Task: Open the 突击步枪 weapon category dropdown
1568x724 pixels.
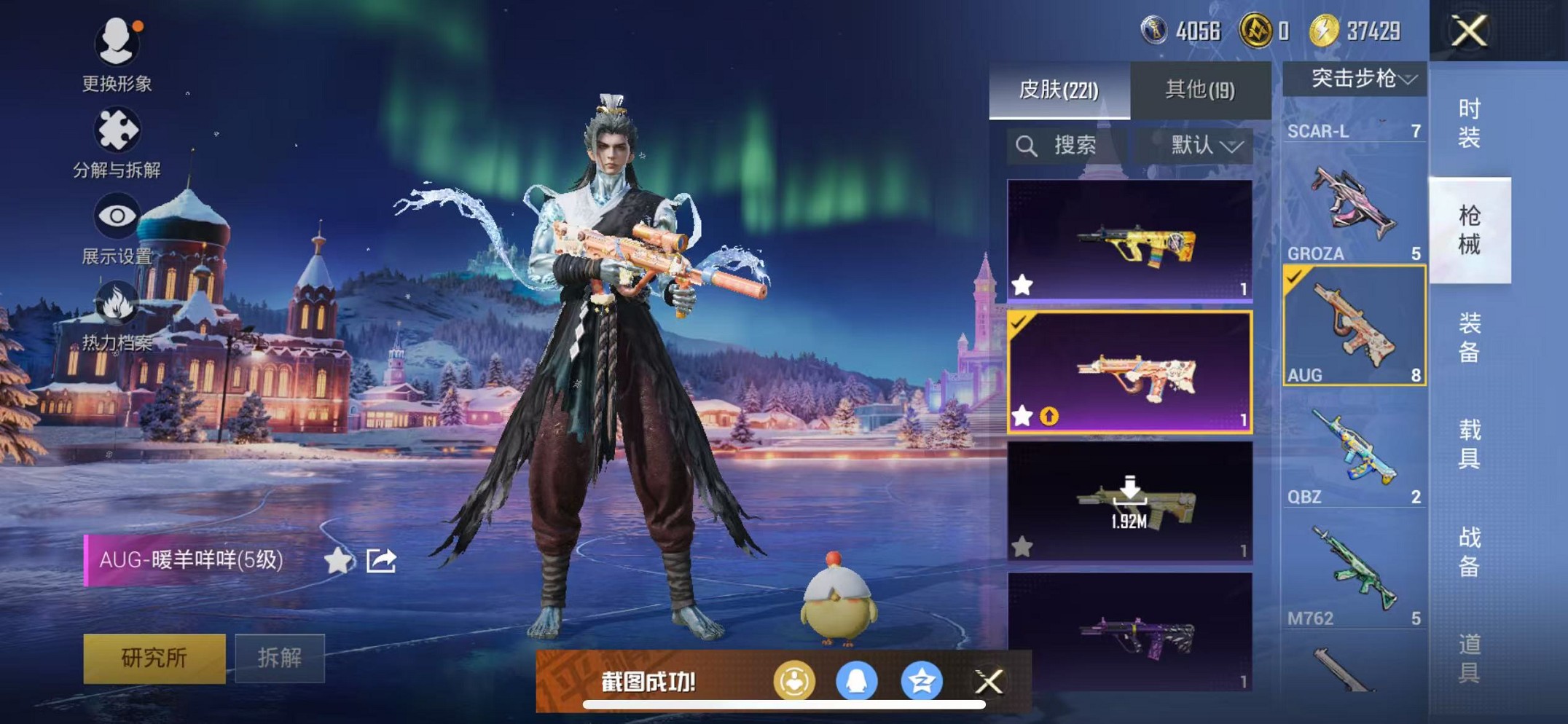Action: (x=1357, y=81)
